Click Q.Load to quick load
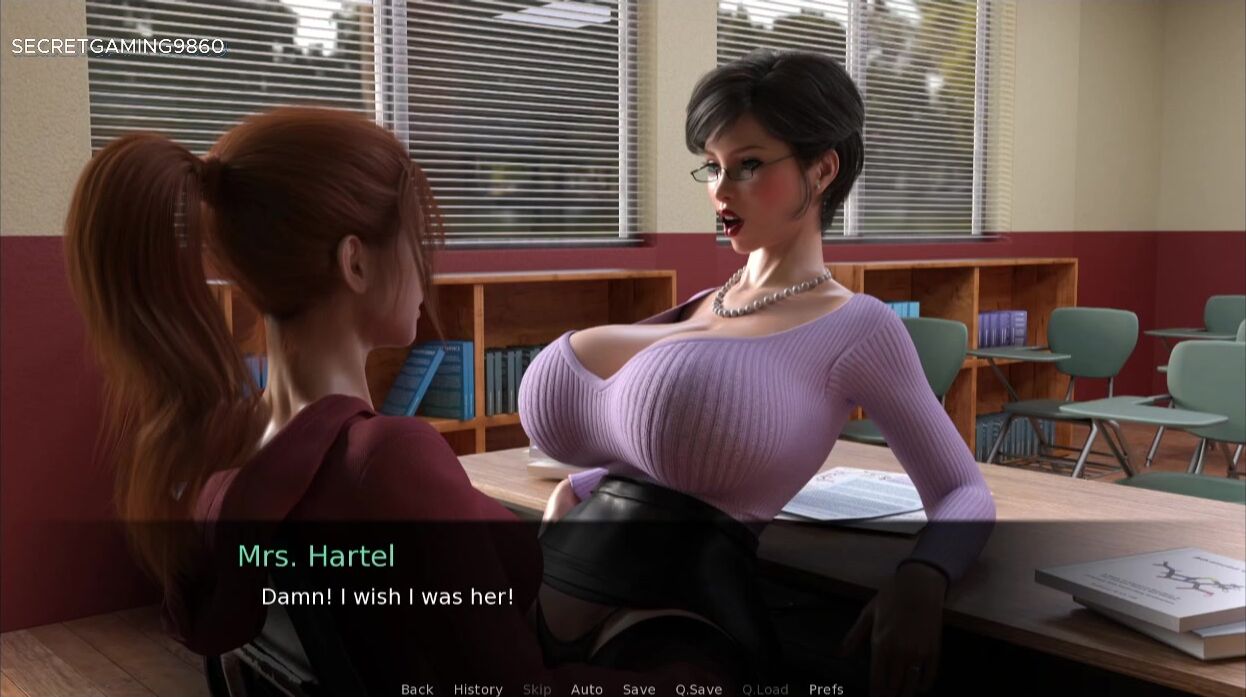The height and width of the screenshot is (697, 1246). (765, 689)
